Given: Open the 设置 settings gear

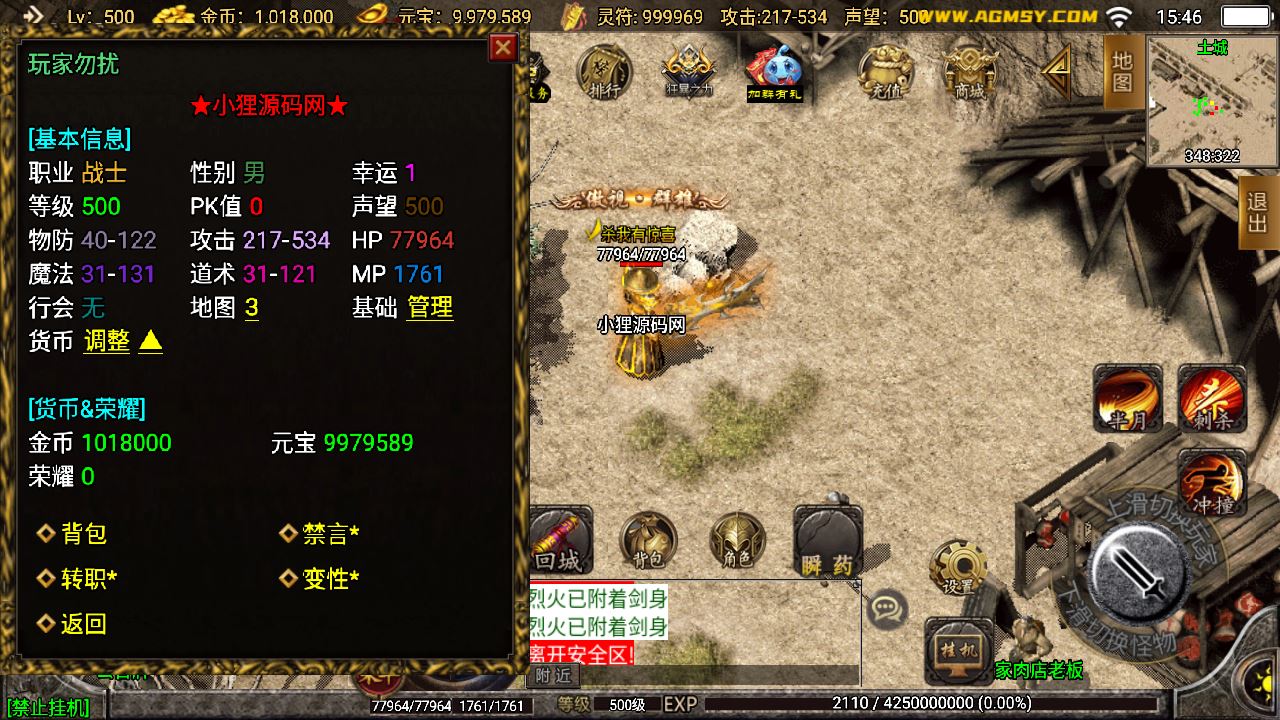Looking at the screenshot, I should tap(958, 567).
